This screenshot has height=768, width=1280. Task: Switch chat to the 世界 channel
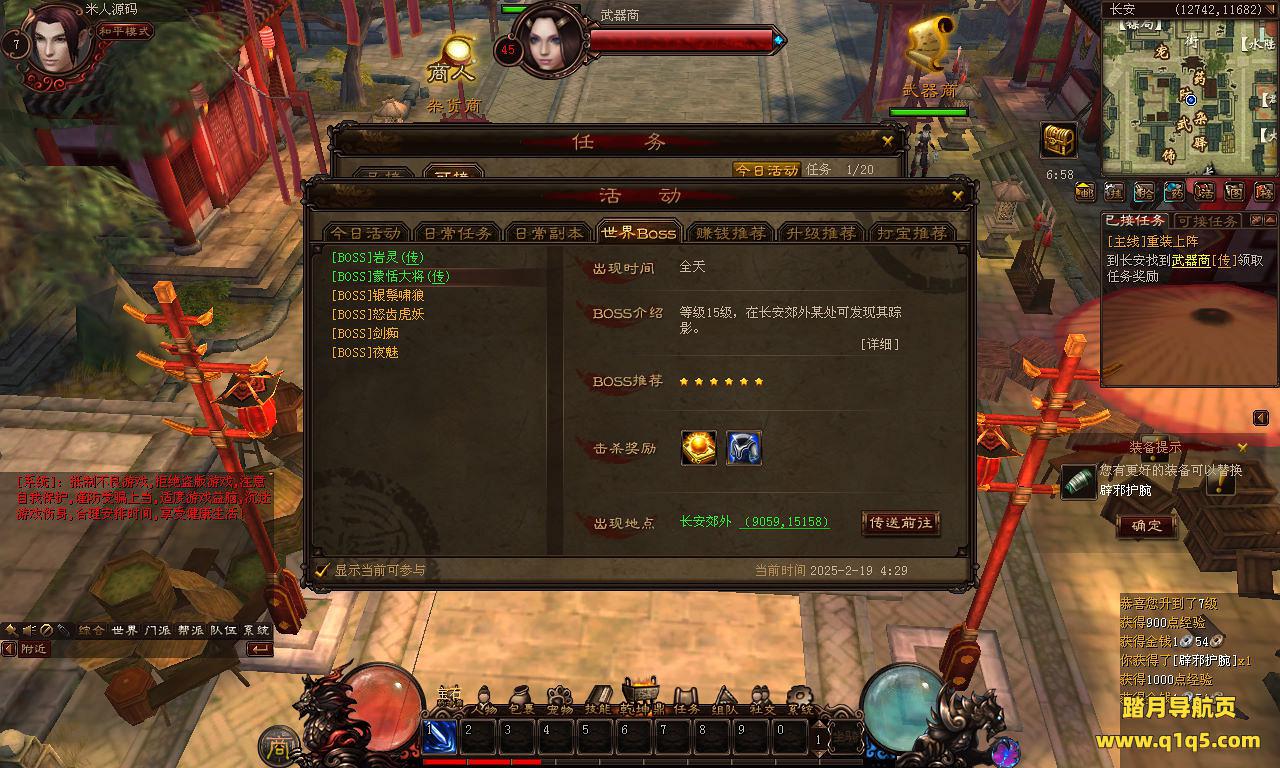125,630
